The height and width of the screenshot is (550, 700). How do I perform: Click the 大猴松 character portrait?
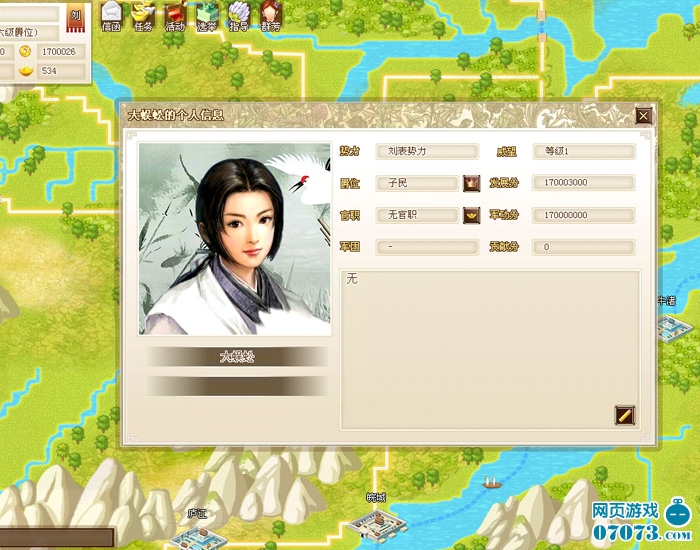pyautogui.click(x=234, y=239)
